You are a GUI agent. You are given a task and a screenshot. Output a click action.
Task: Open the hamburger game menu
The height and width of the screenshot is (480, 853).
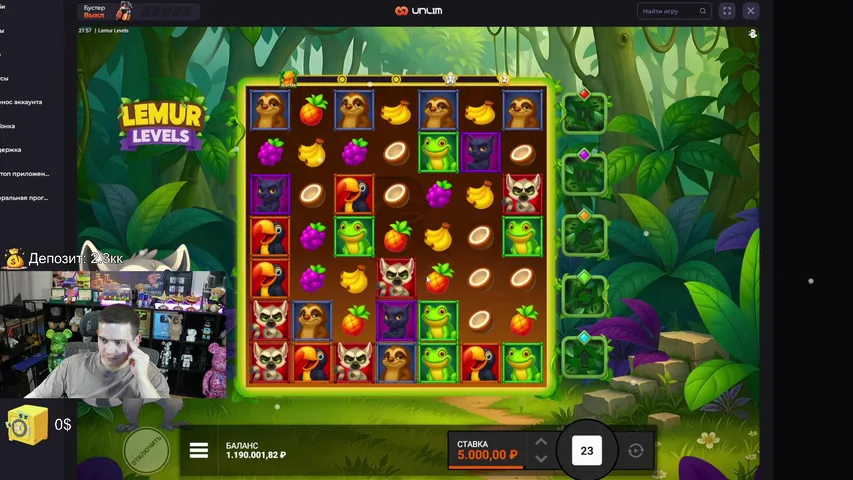pyautogui.click(x=199, y=451)
